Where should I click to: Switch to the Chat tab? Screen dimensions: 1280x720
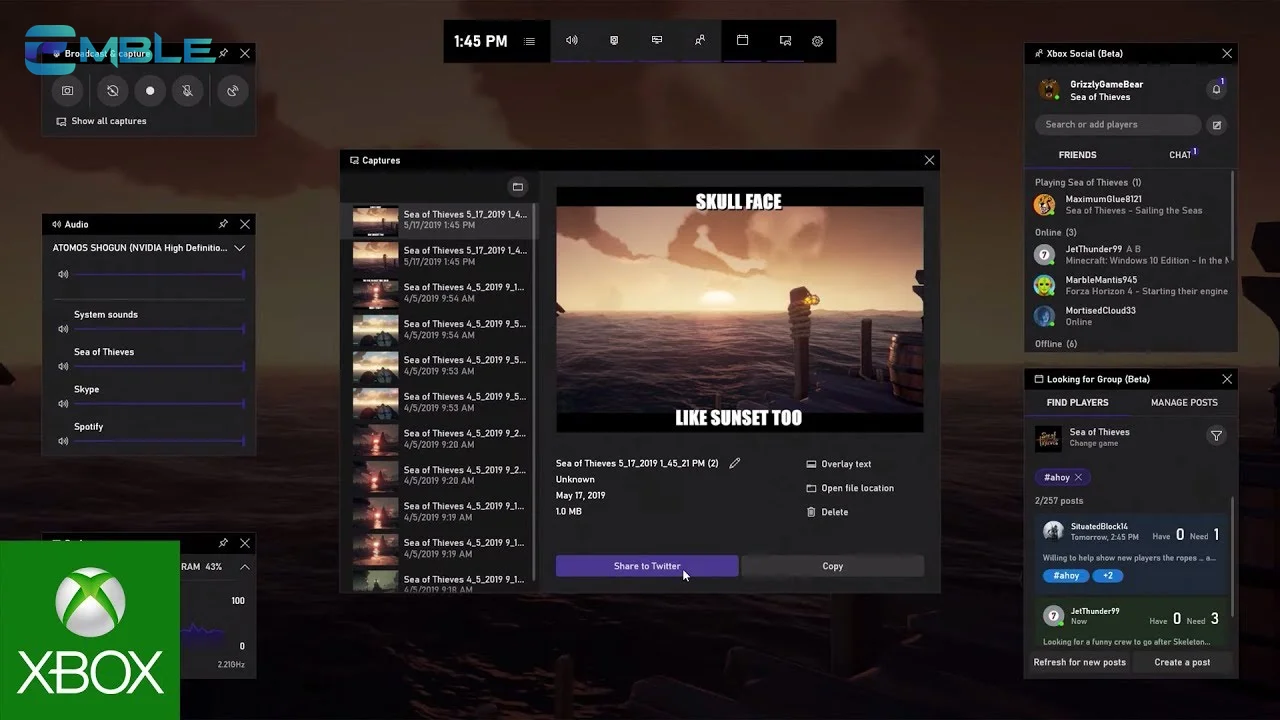pos(1181,155)
